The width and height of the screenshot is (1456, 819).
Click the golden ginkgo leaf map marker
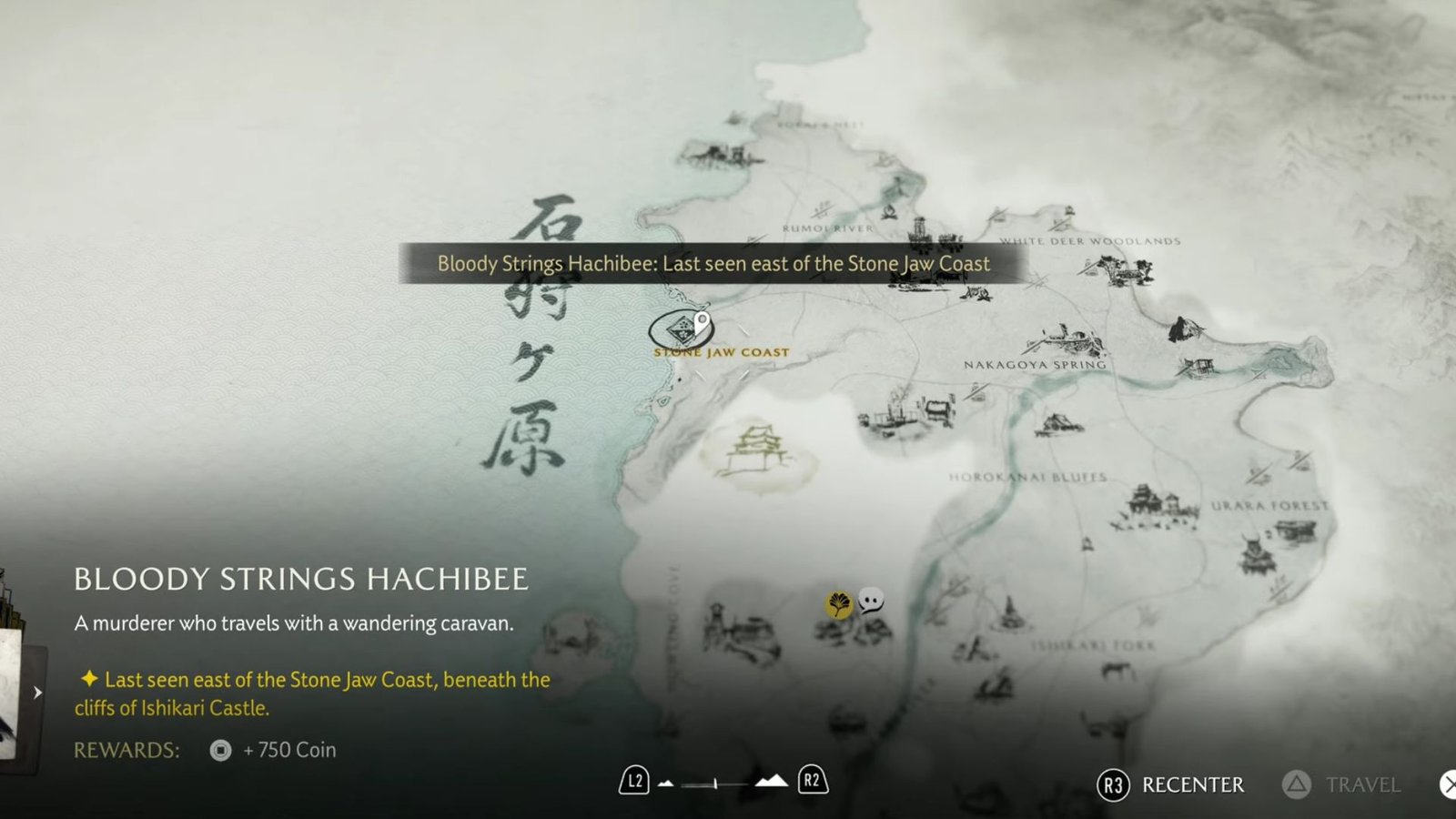[838, 604]
